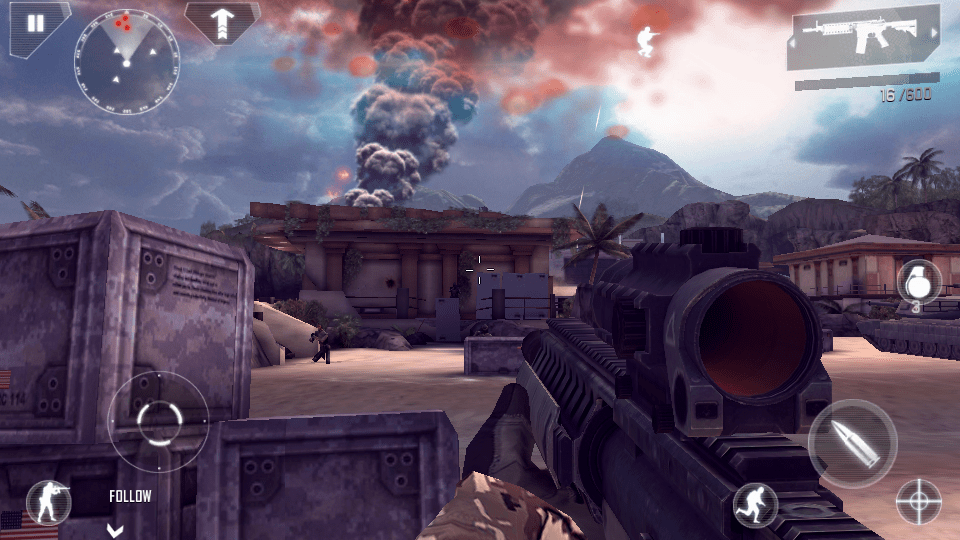Screen dimensions: 960x540
Task: Issue the FOLLOW squad command
Action: point(130,497)
